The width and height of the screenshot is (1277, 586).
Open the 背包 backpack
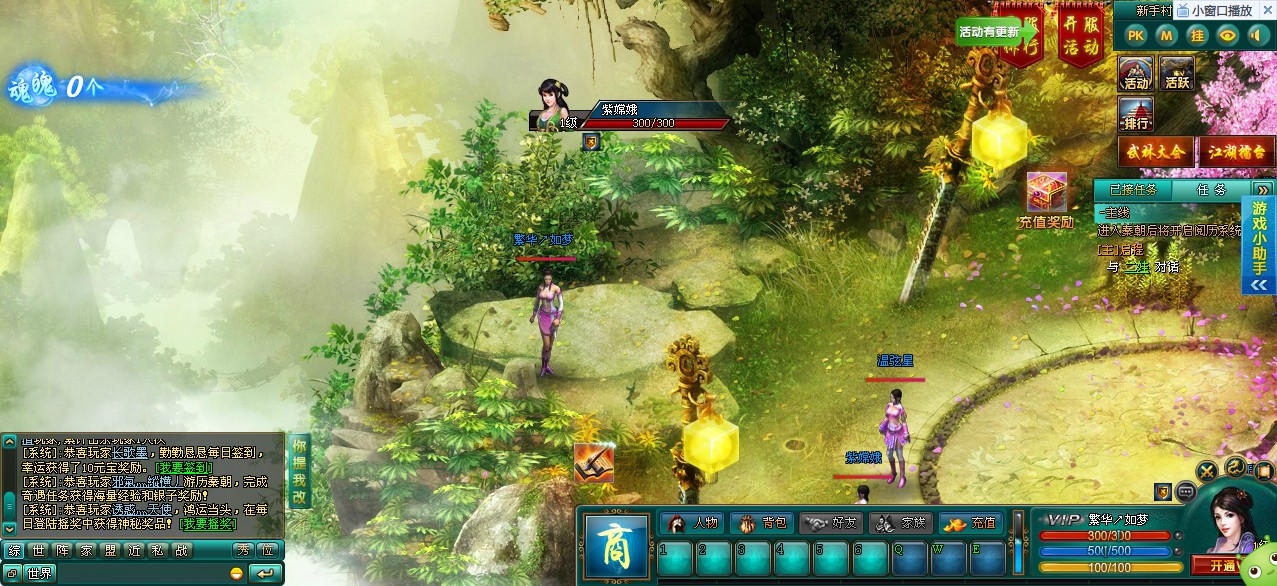click(x=762, y=523)
